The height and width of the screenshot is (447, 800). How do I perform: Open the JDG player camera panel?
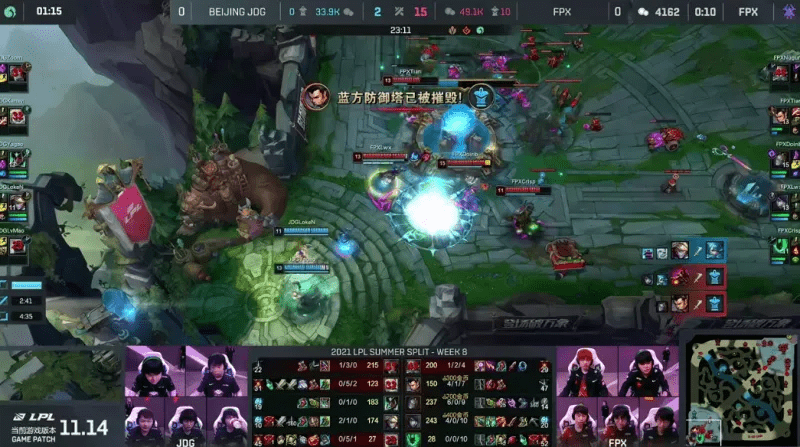click(x=184, y=396)
